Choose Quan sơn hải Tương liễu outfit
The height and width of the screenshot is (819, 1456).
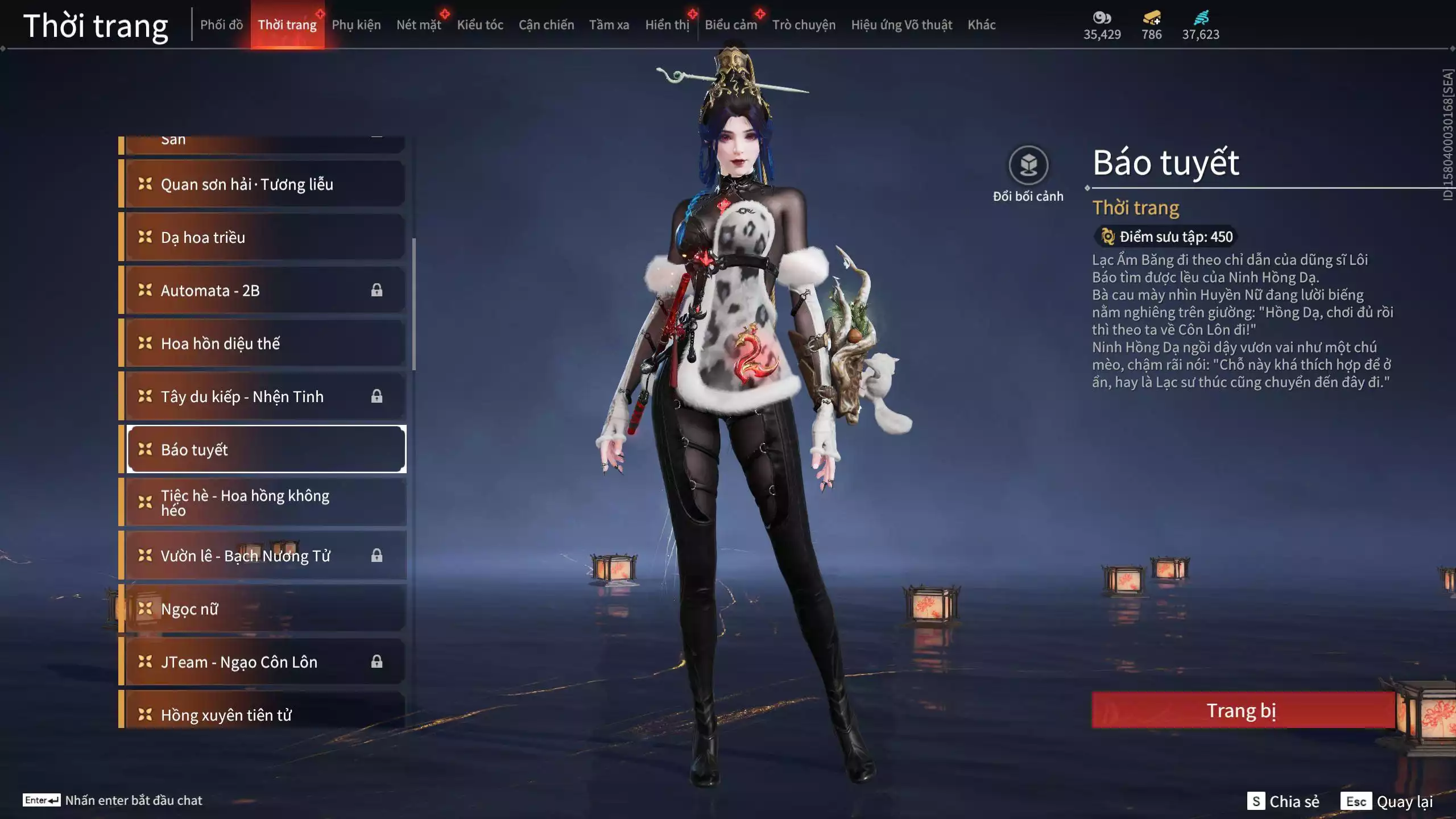coord(265,184)
